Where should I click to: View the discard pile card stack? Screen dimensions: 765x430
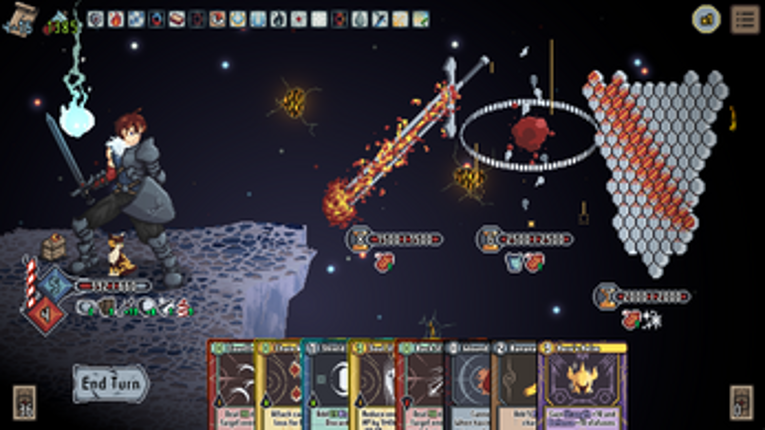point(741,402)
